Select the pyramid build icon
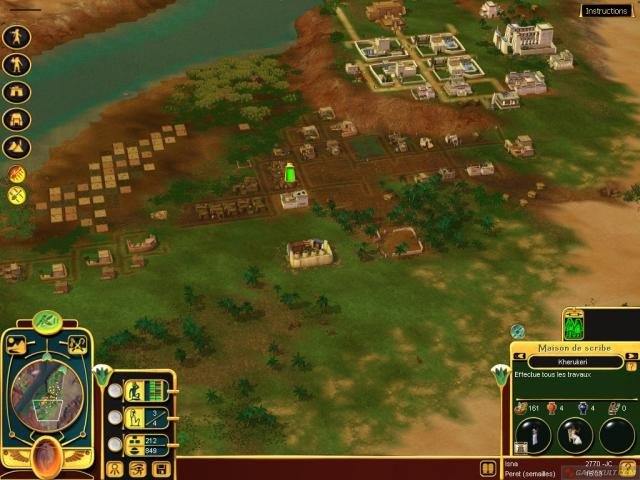Image resolution: width=640 pixels, height=480 pixels. click(x=17, y=147)
